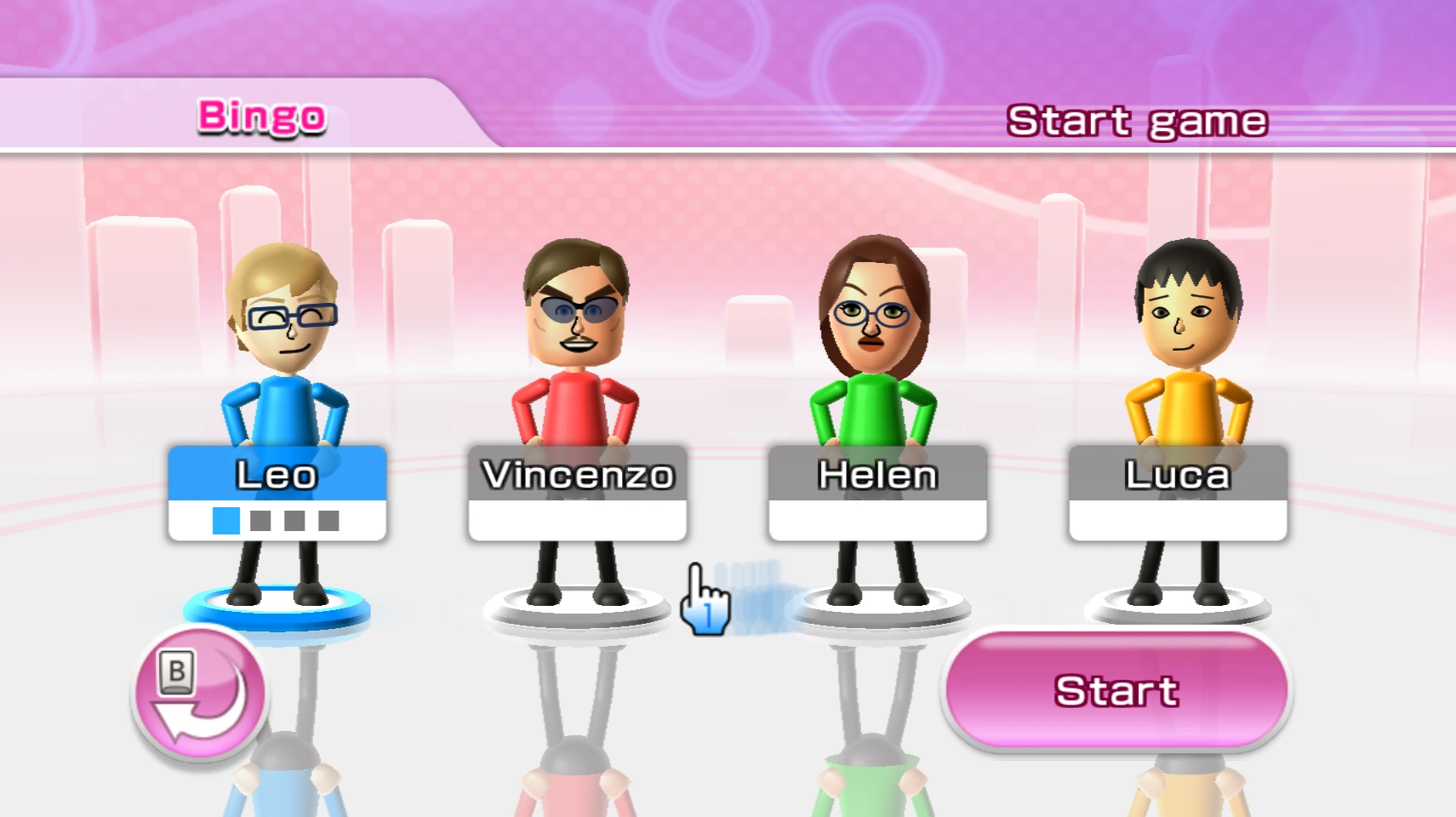Viewport: 1456px width, 817px height.
Task: Click the glowing blue pedestal under Leo
Action: click(x=279, y=606)
